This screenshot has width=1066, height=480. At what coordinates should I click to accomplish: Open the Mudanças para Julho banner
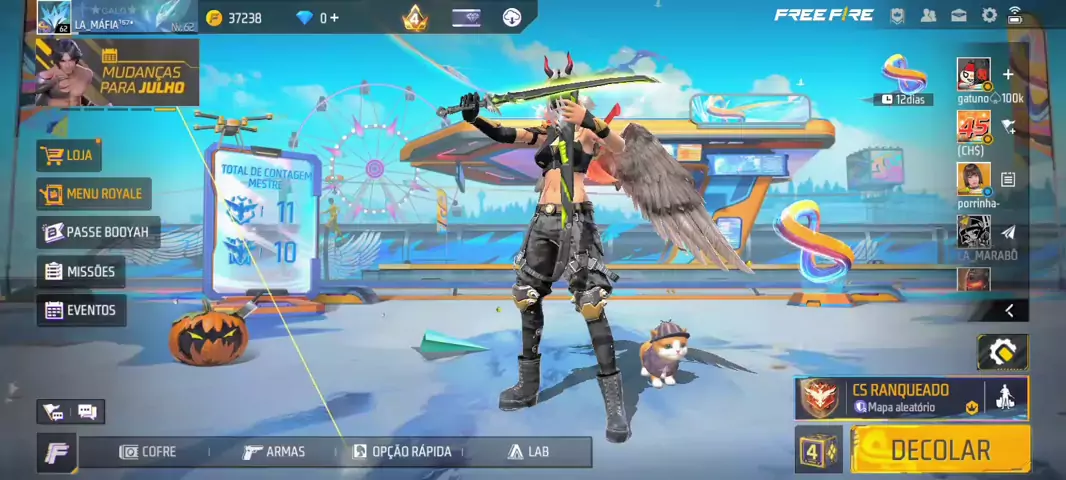(117, 72)
